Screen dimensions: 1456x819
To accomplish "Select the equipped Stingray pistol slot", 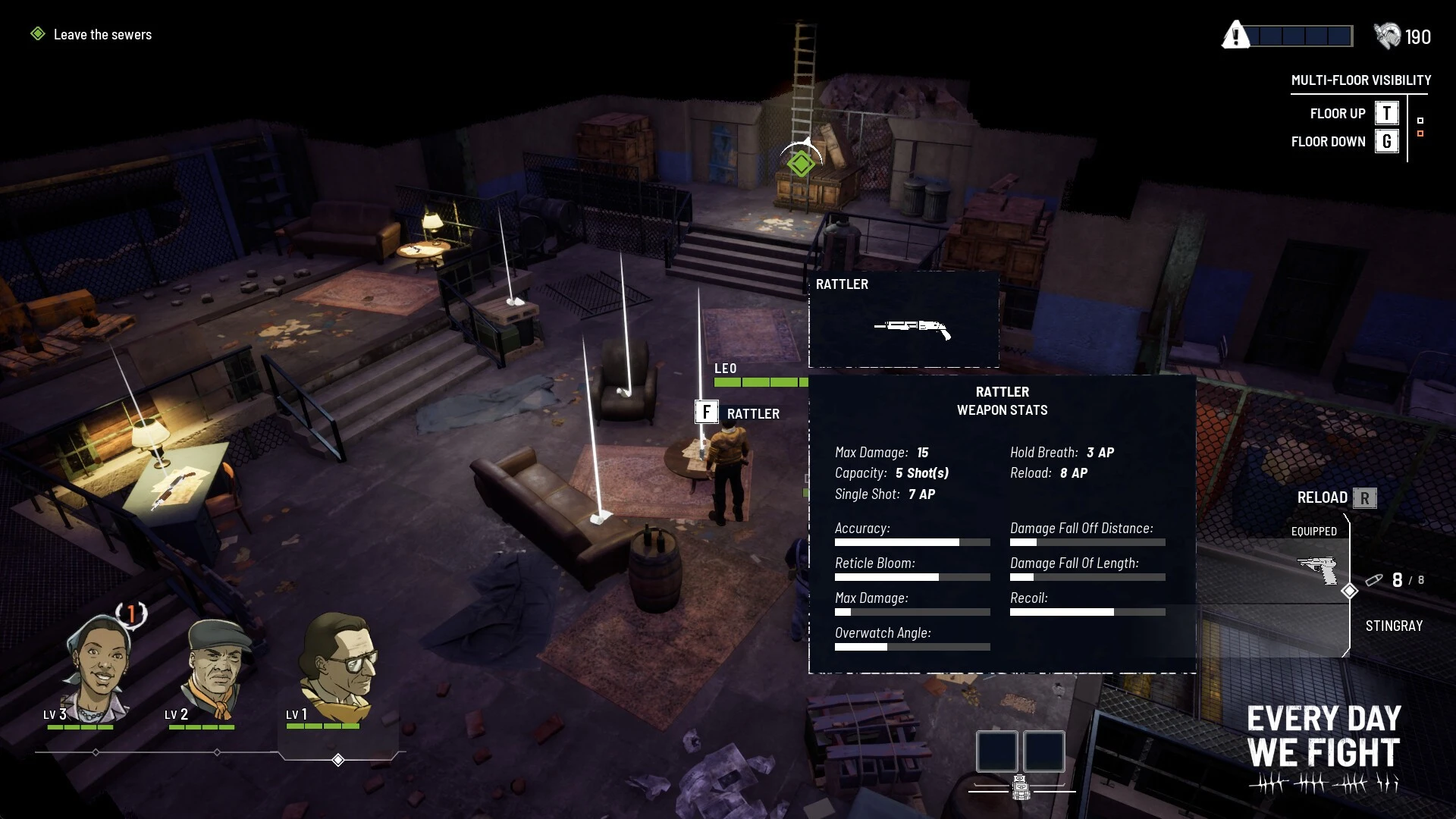I will [1318, 571].
